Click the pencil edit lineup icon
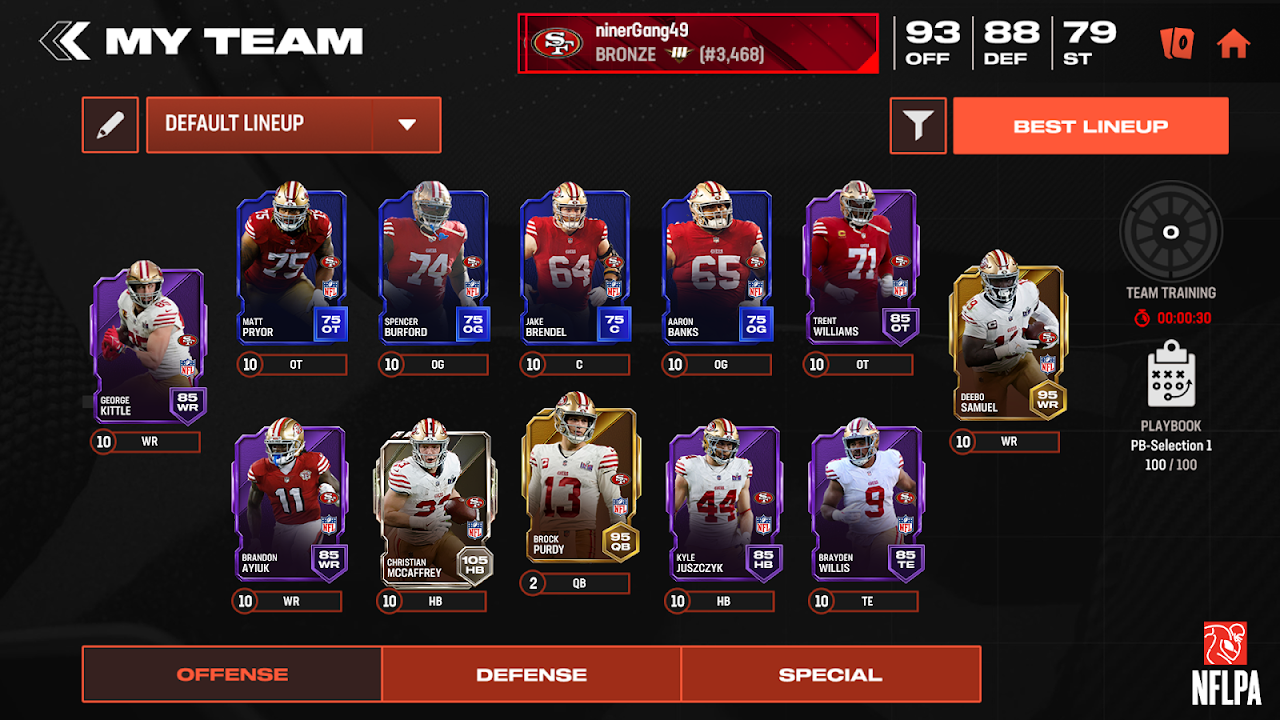This screenshot has height=720, width=1280. point(110,124)
